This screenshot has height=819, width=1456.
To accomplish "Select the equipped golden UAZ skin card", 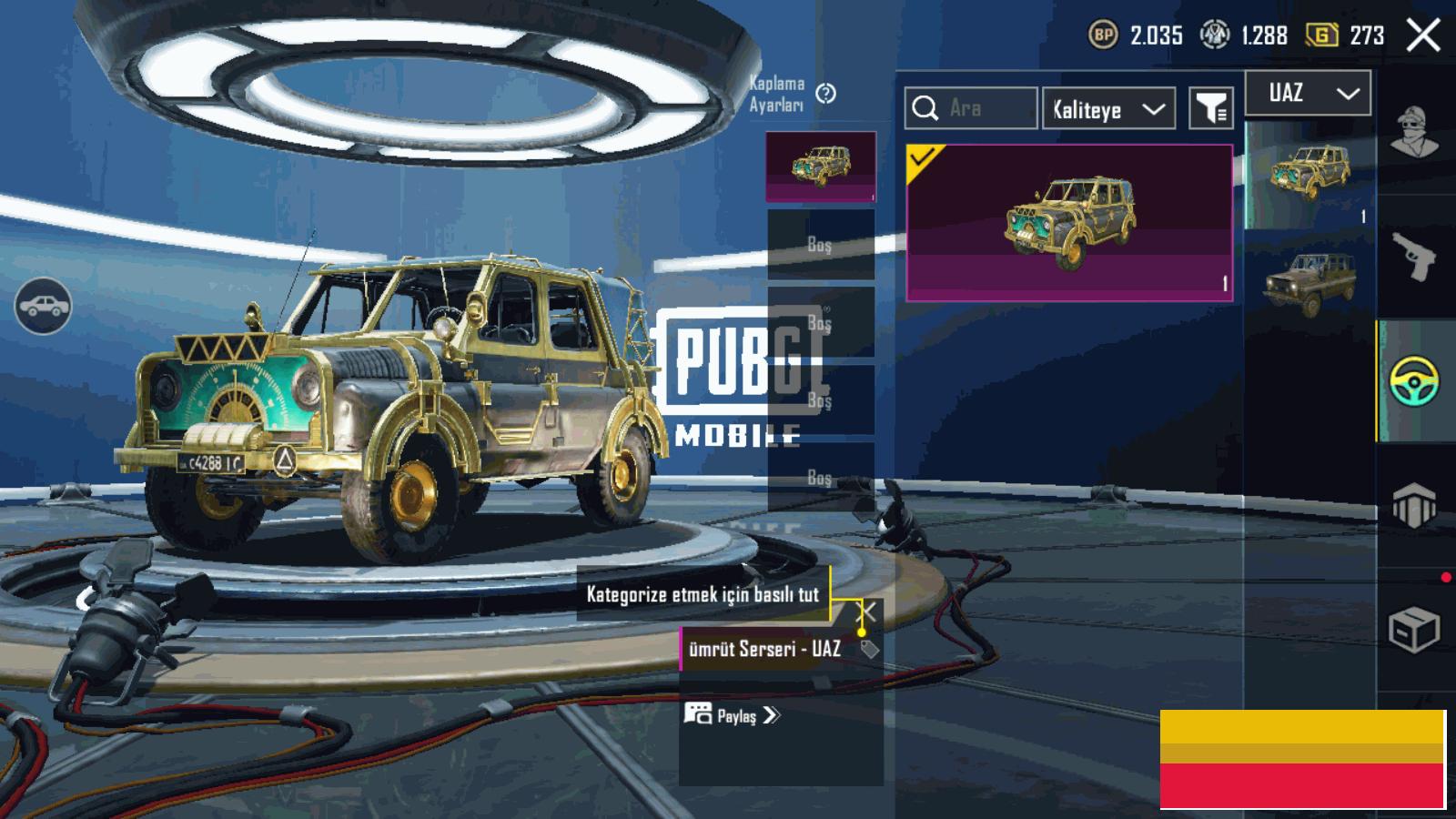I will point(1069,222).
